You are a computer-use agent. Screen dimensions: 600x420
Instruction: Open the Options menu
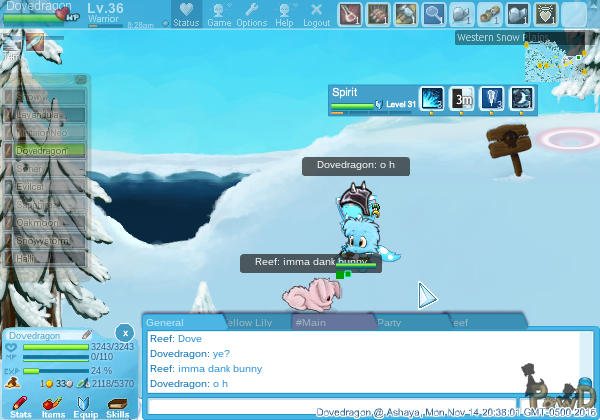251,14
